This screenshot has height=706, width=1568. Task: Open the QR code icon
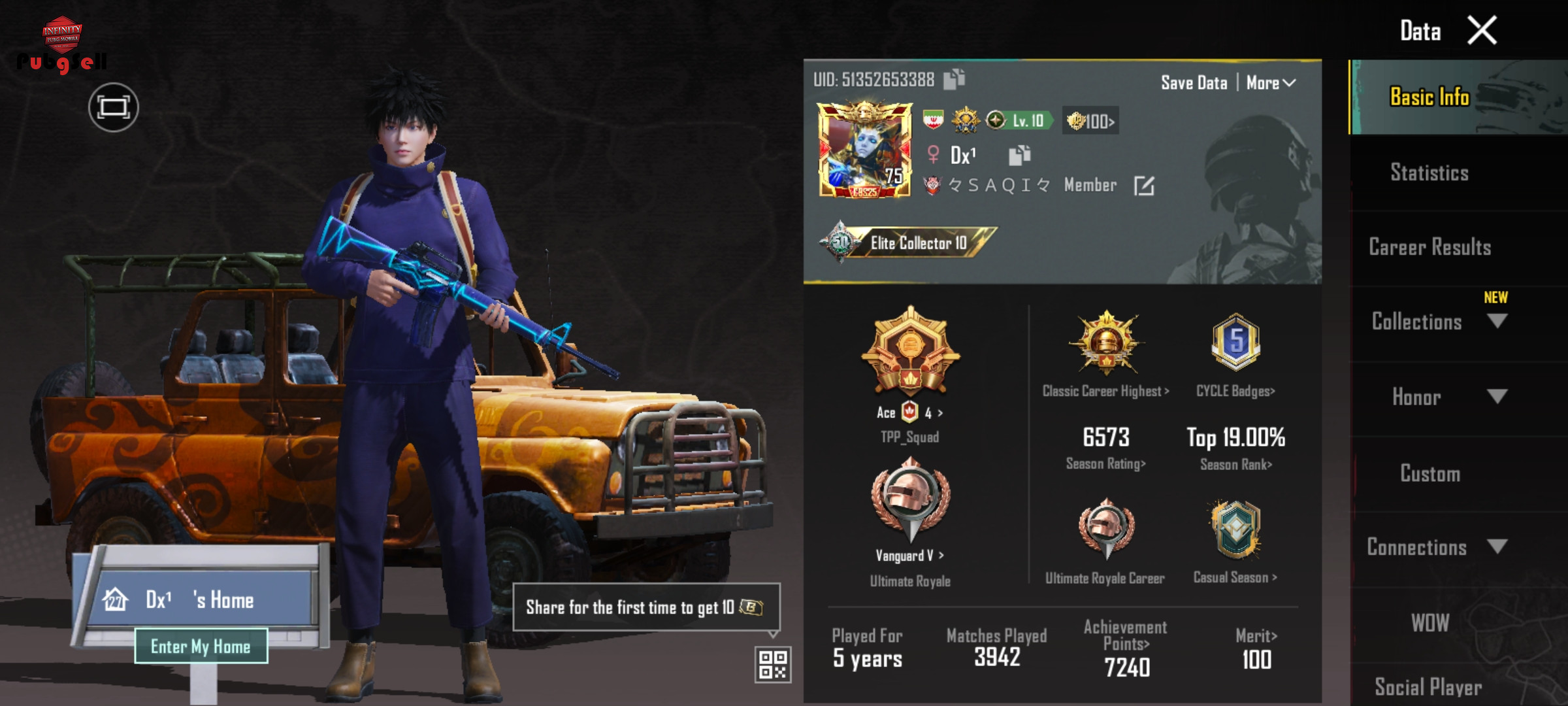click(773, 664)
